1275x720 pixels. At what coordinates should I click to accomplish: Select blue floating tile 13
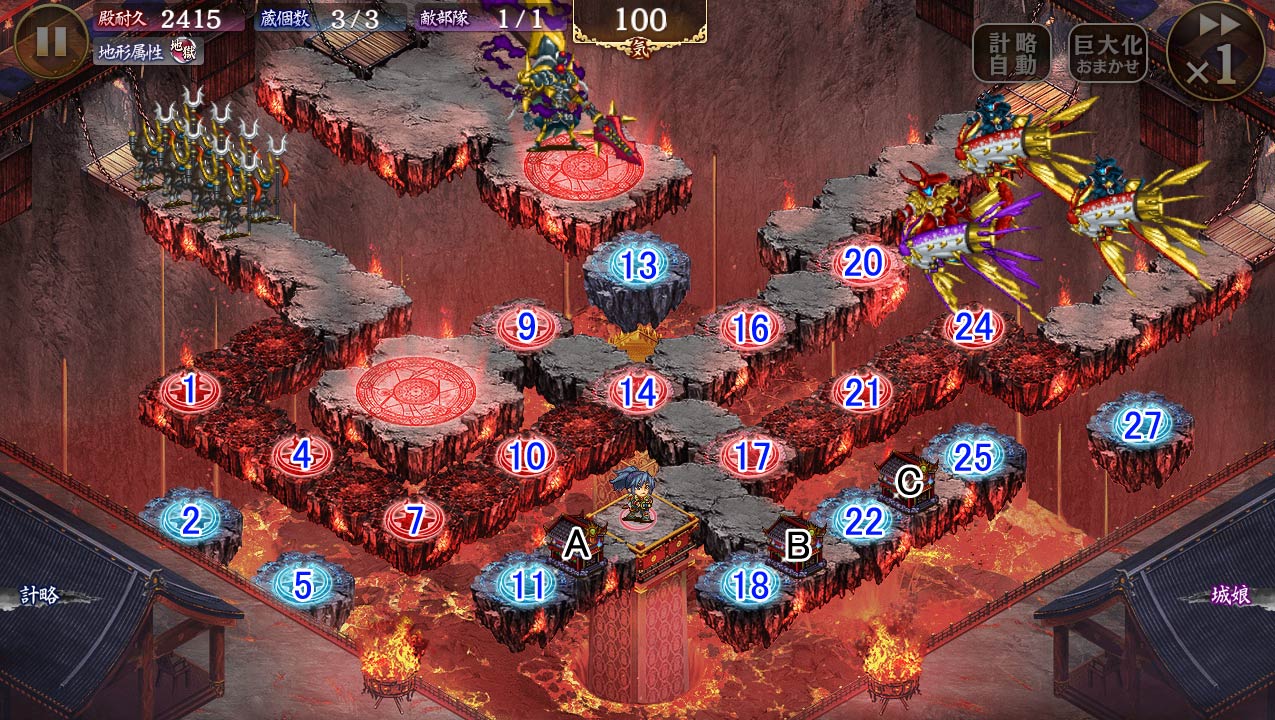point(639,266)
